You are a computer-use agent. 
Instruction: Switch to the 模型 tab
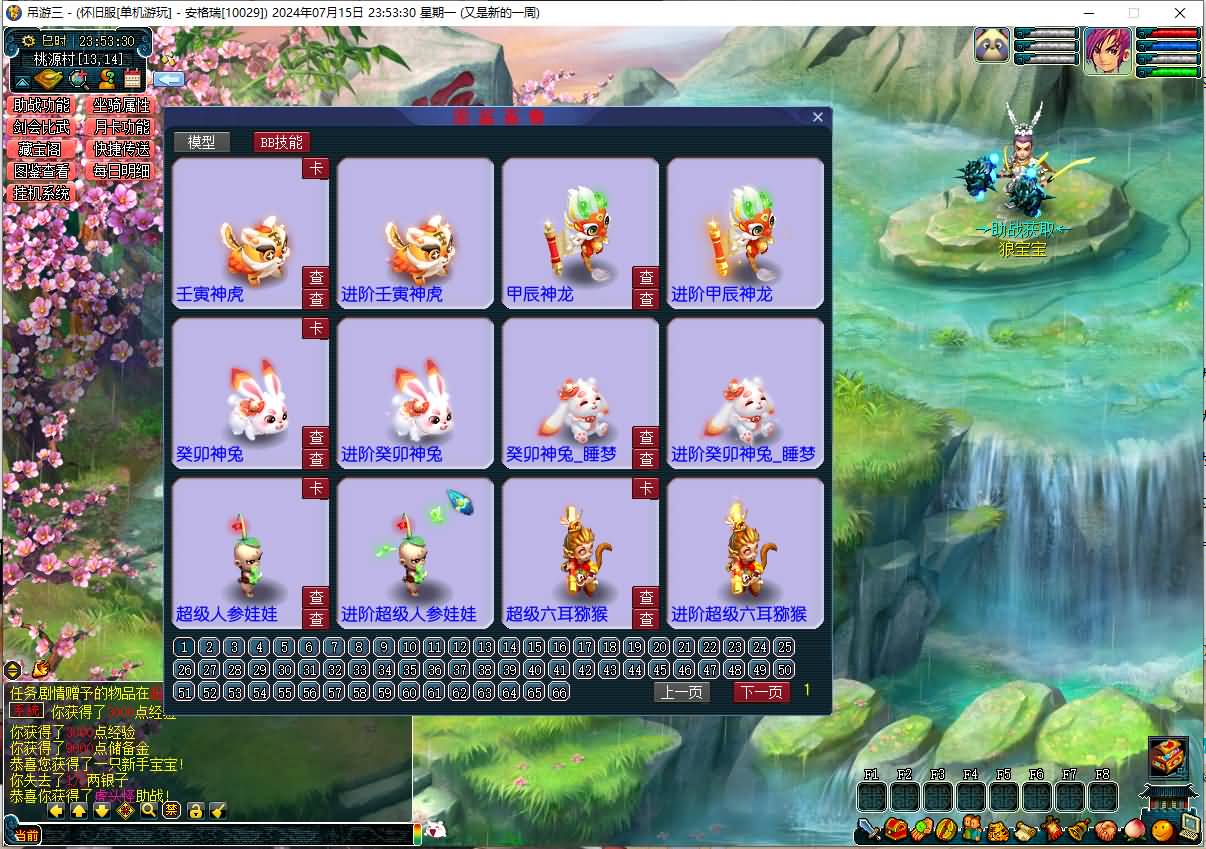coord(201,142)
